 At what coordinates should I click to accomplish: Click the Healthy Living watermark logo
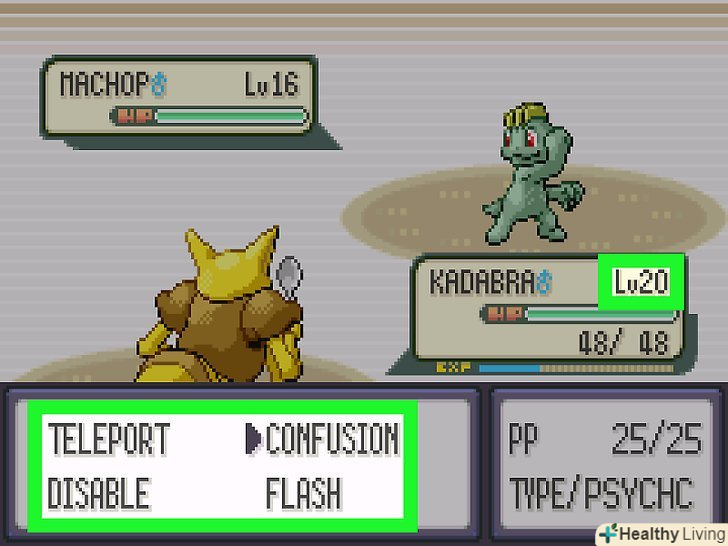coord(659,533)
